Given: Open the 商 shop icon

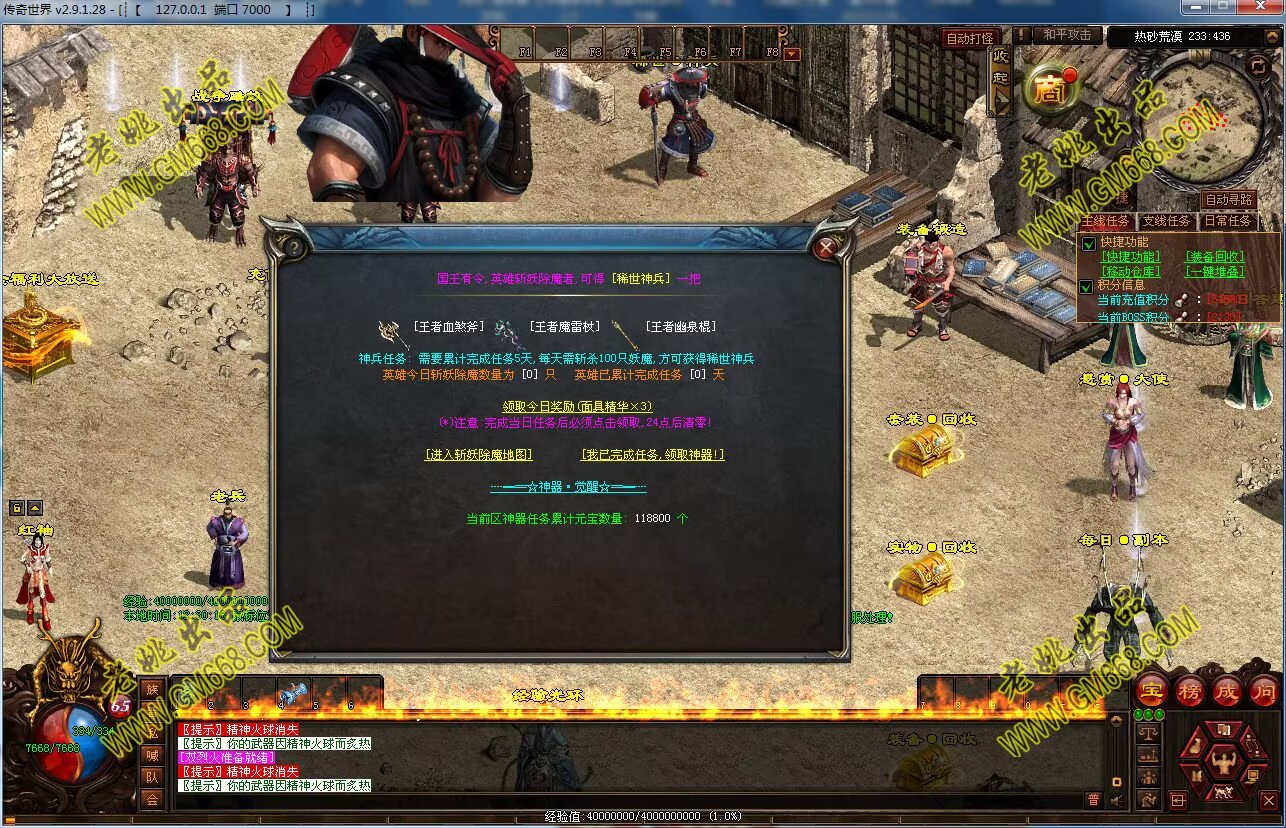Looking at the screenshot, I should coord(1049,91).
